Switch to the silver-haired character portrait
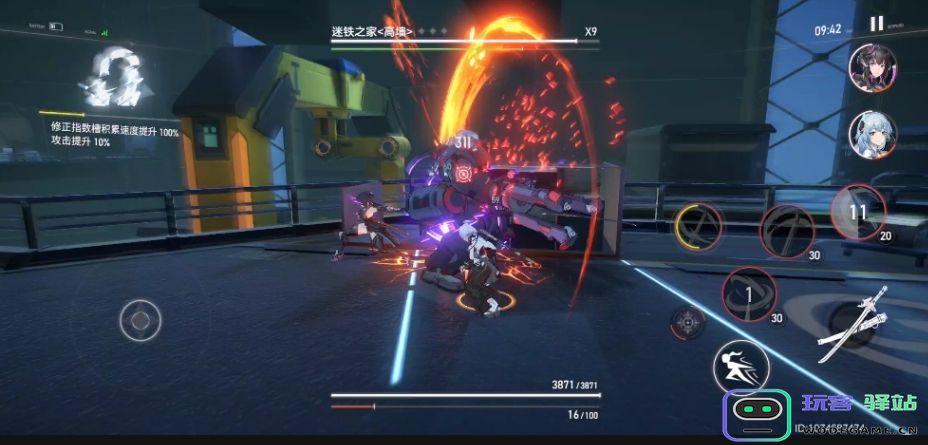 click(x=872, y=134)
